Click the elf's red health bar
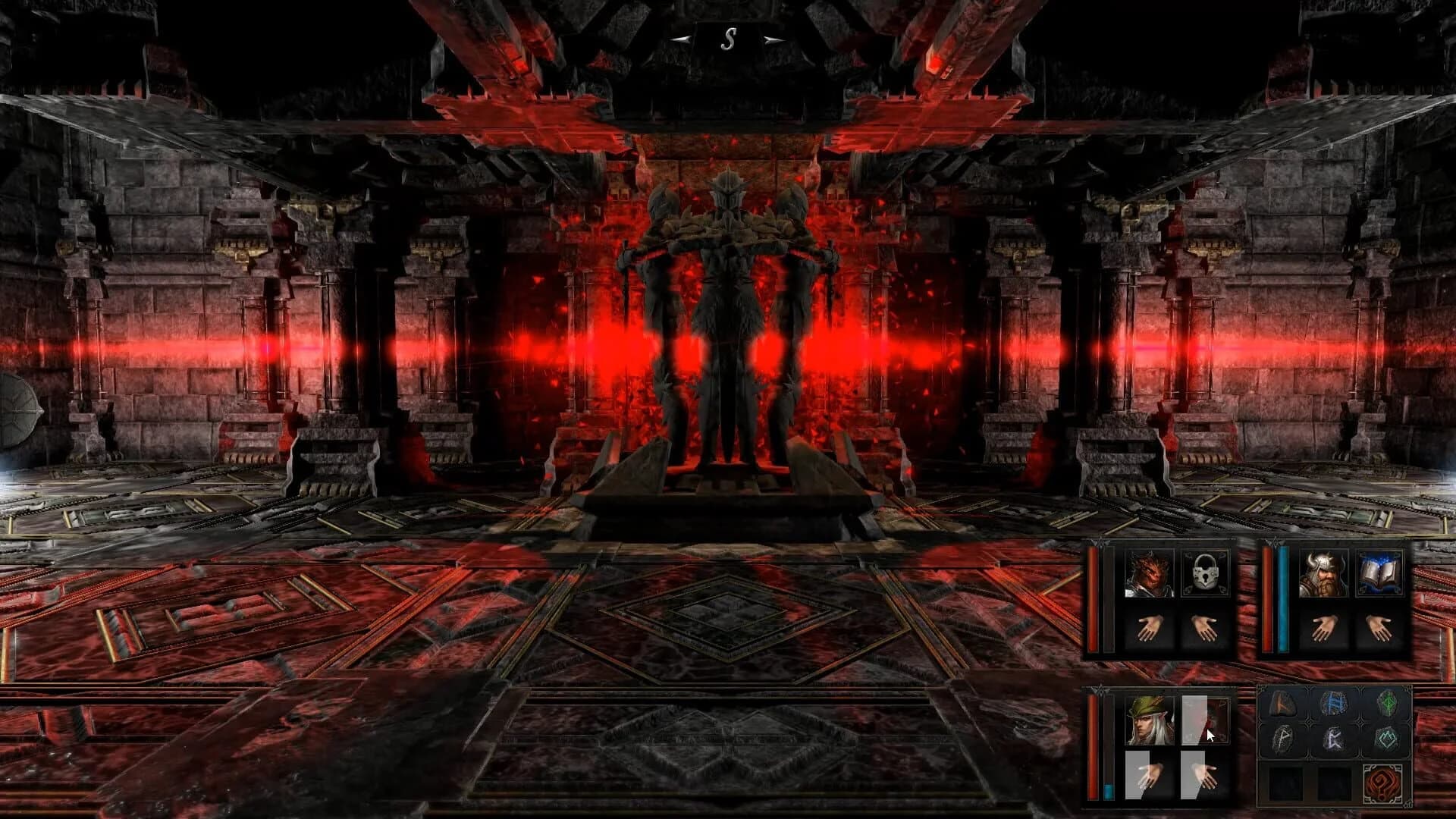This screenshot has height=819, width=1456. tap(1092, 745)
